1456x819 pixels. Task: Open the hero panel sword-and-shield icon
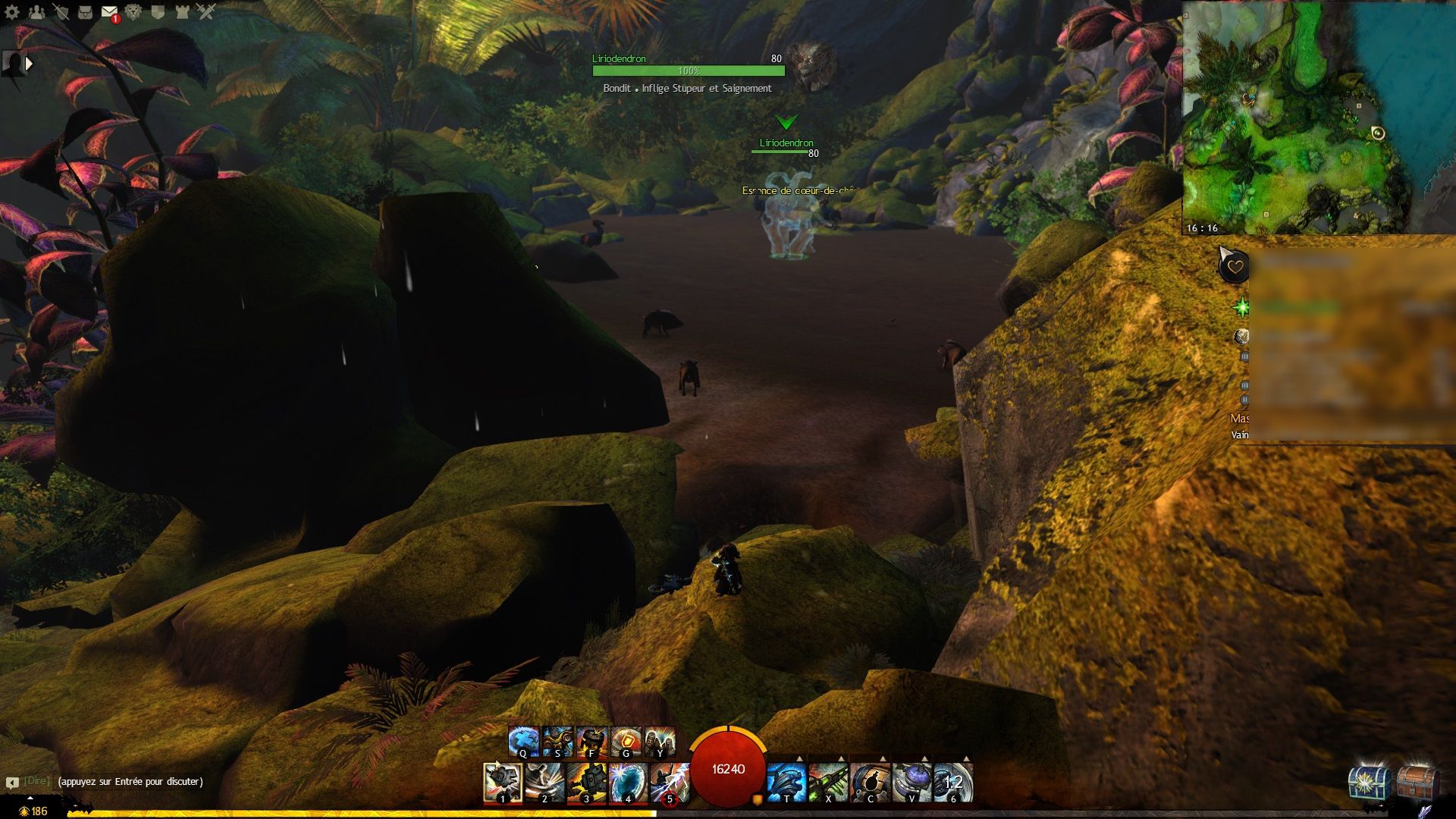point(61,11)
